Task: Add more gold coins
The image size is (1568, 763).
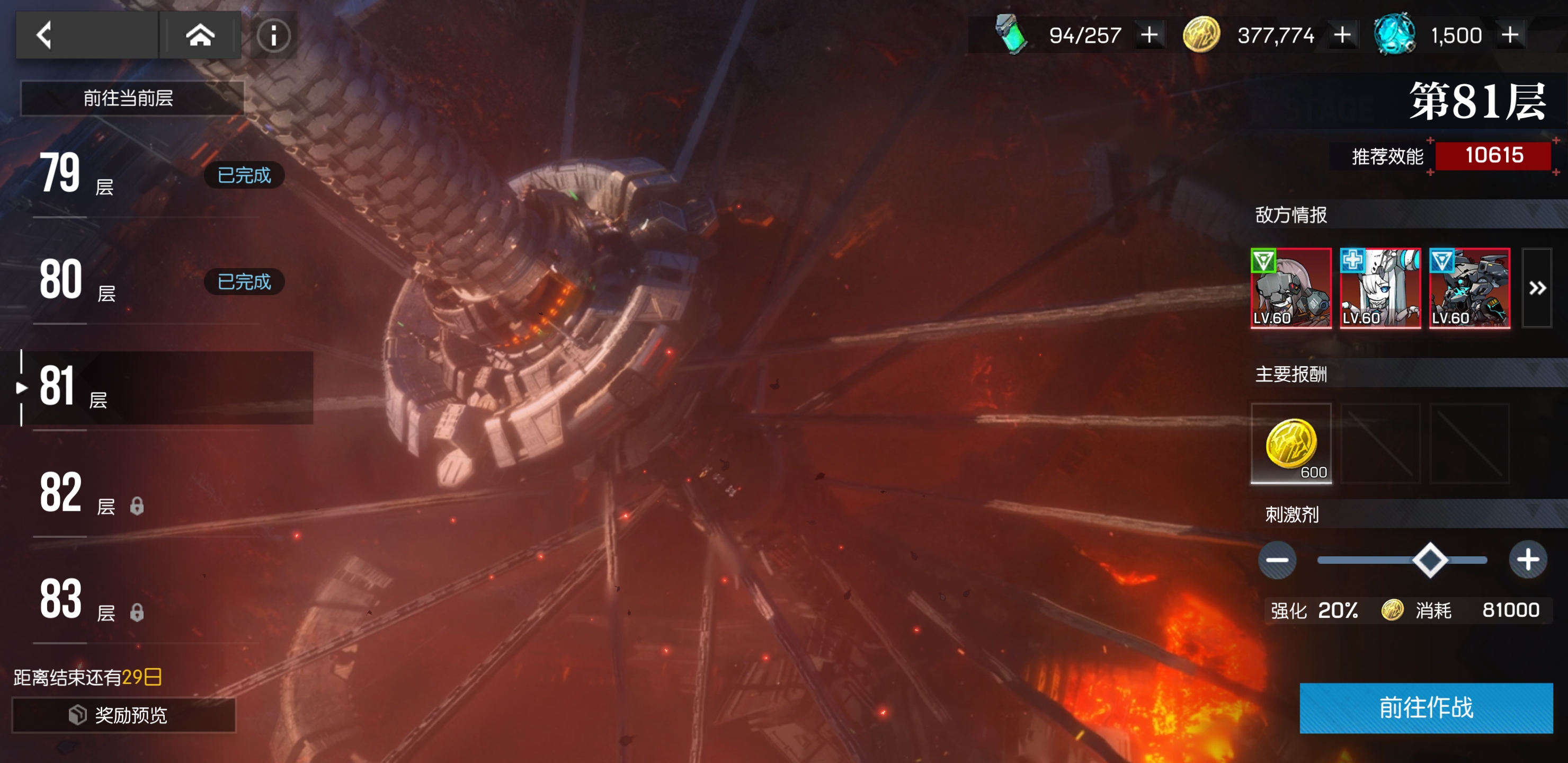Action: [x=1342, y=35]
